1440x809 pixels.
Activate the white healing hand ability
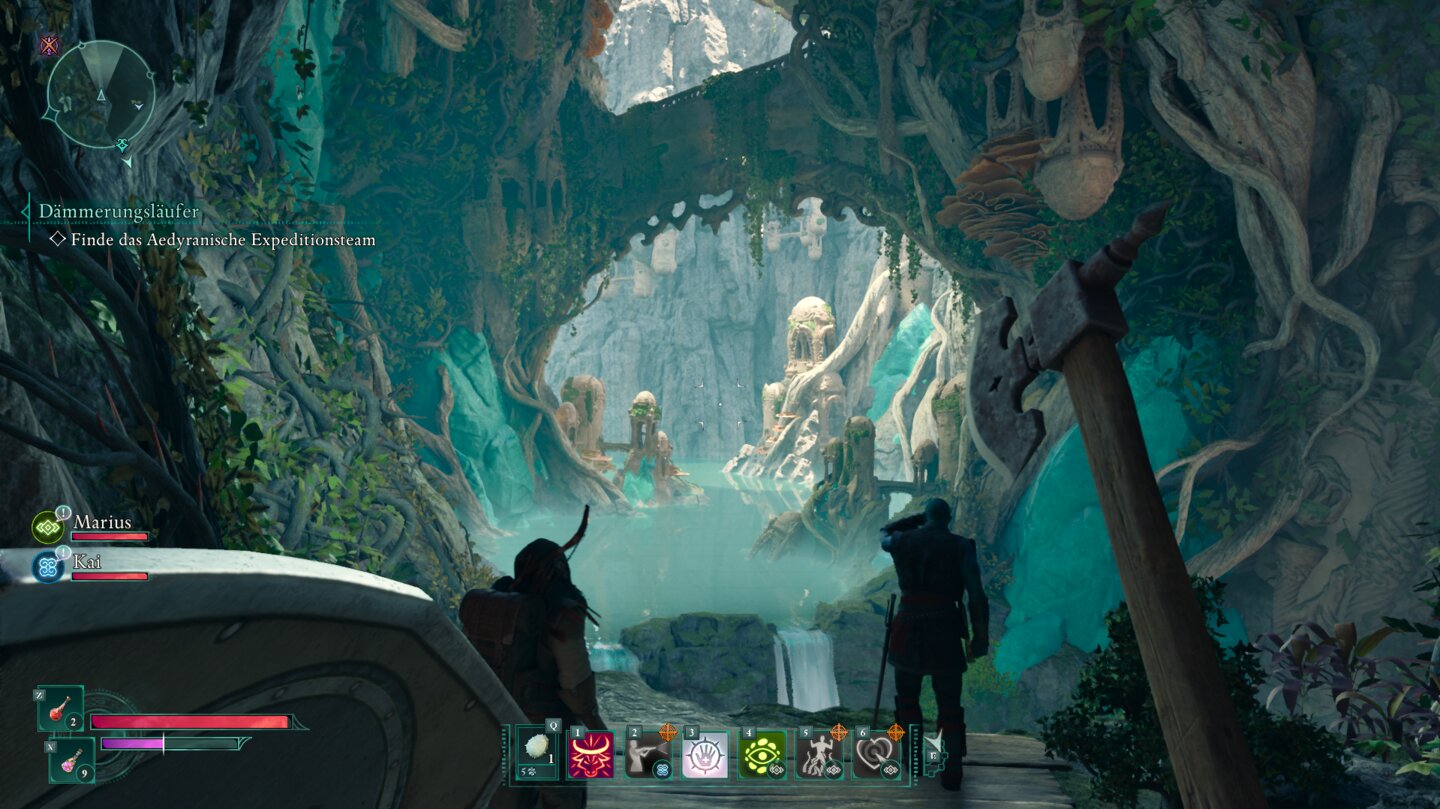(704, 754)
